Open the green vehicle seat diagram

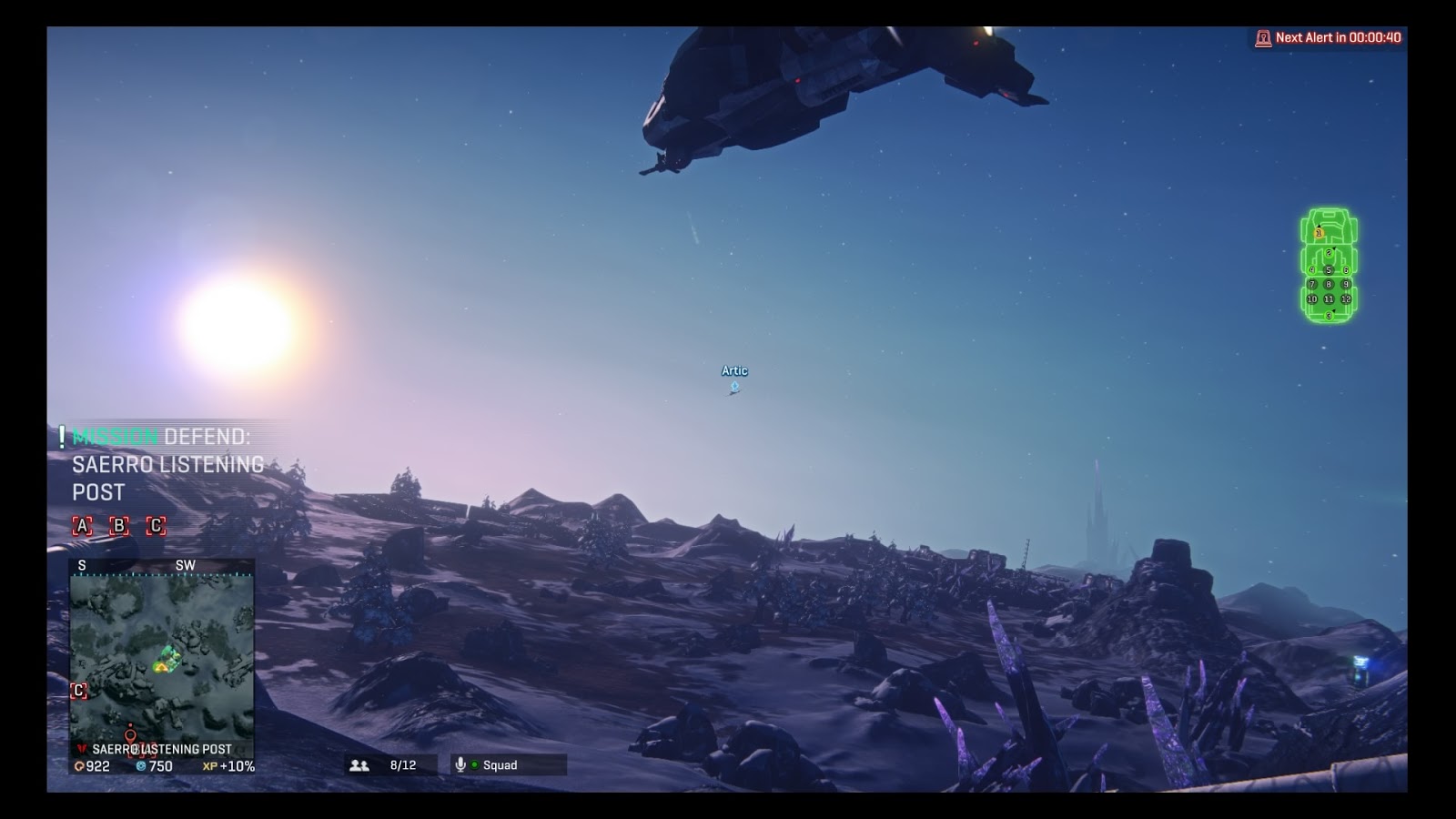1329,266
